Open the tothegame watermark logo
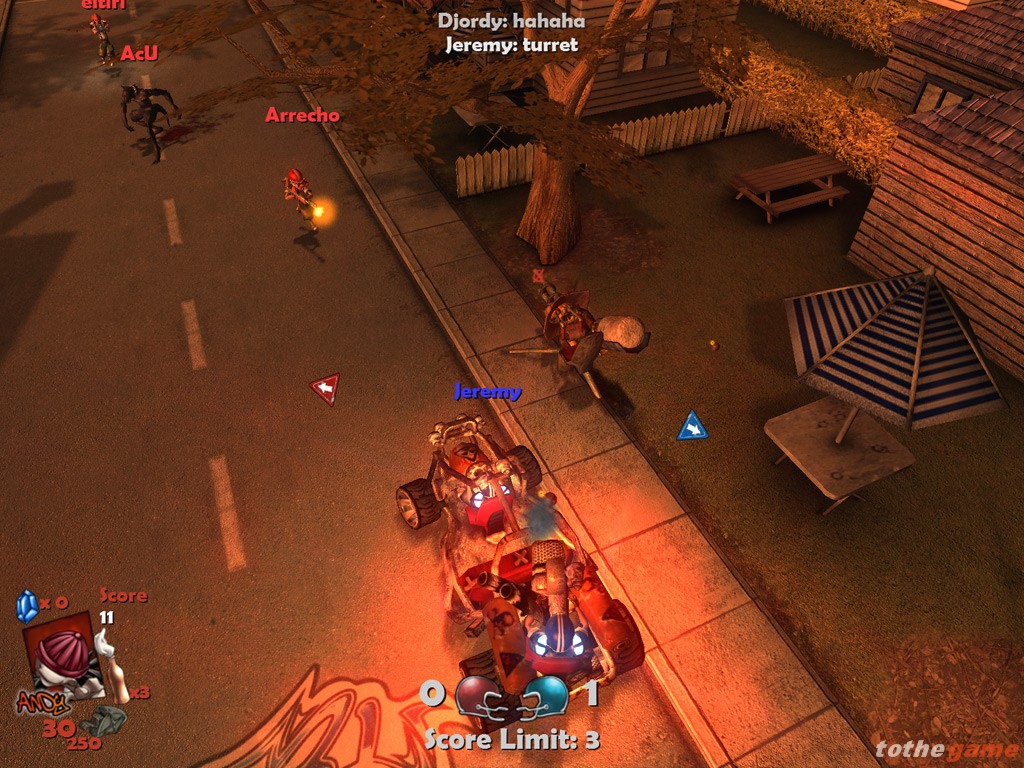This screenshot has width=1024, height=768. 945,750
